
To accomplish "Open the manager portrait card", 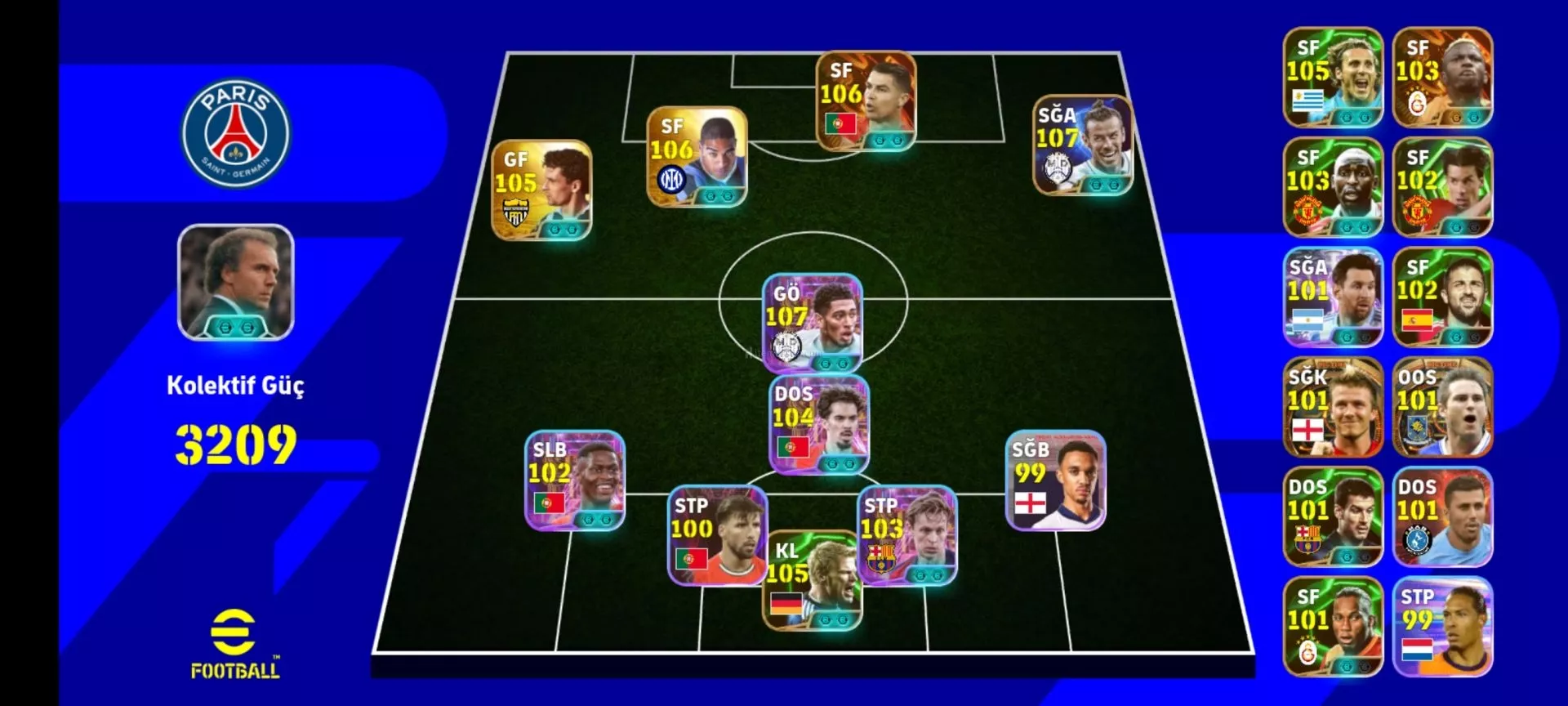I will tap(235, 283).
